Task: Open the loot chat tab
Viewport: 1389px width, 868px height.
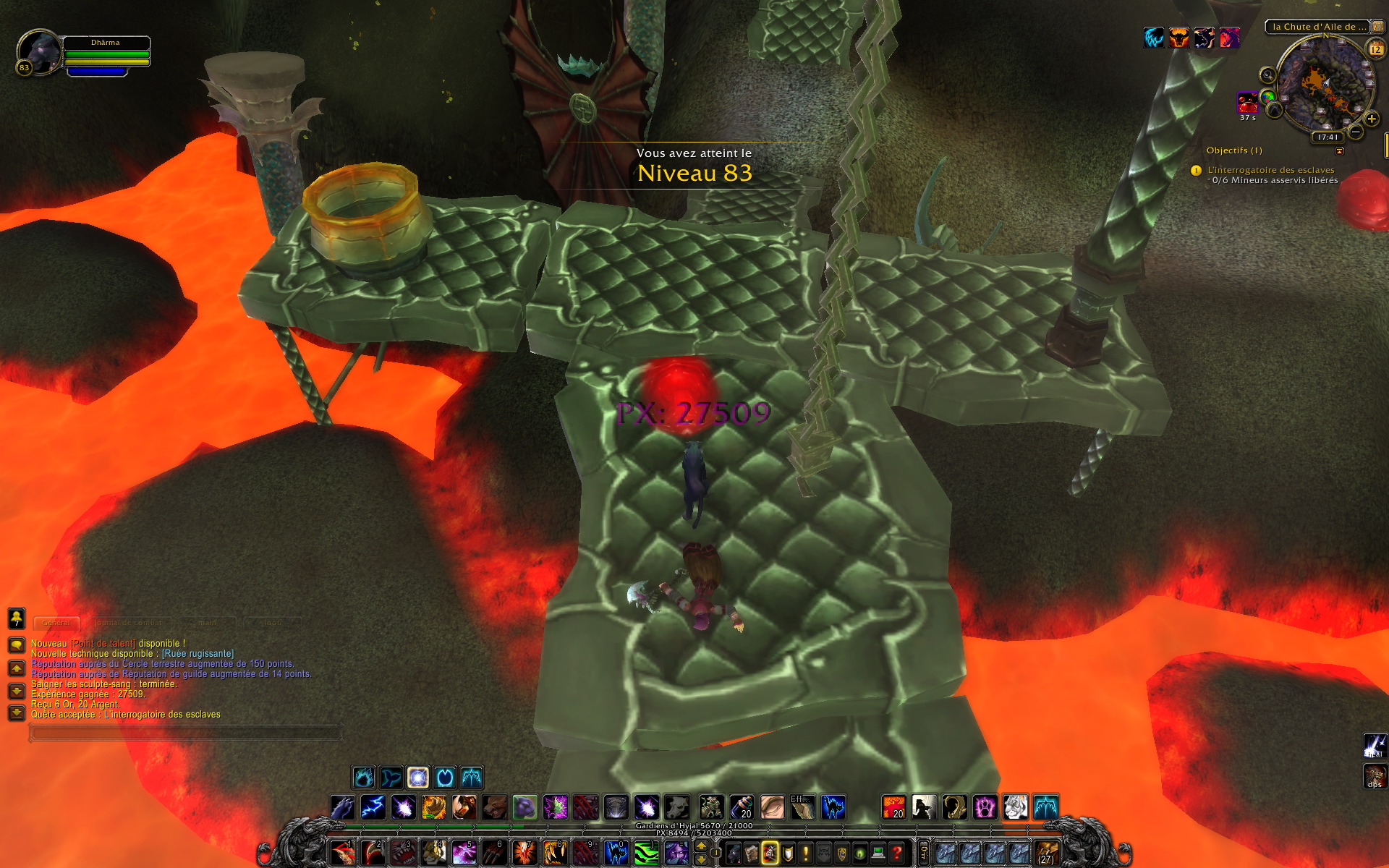Action: [x=273, y=623]
